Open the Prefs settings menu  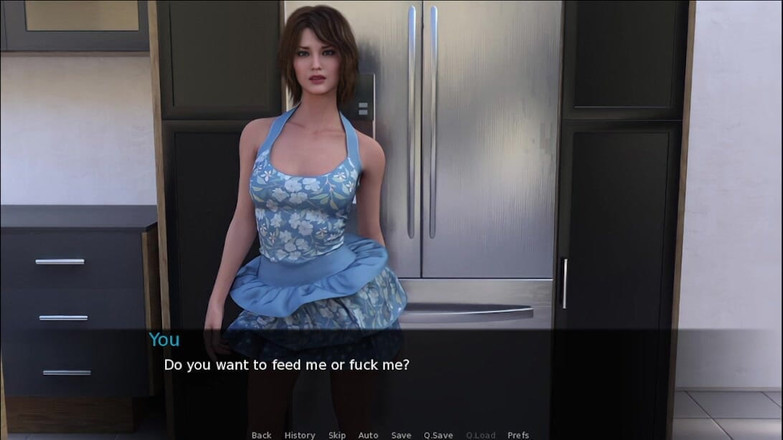[x=518, y=435]
